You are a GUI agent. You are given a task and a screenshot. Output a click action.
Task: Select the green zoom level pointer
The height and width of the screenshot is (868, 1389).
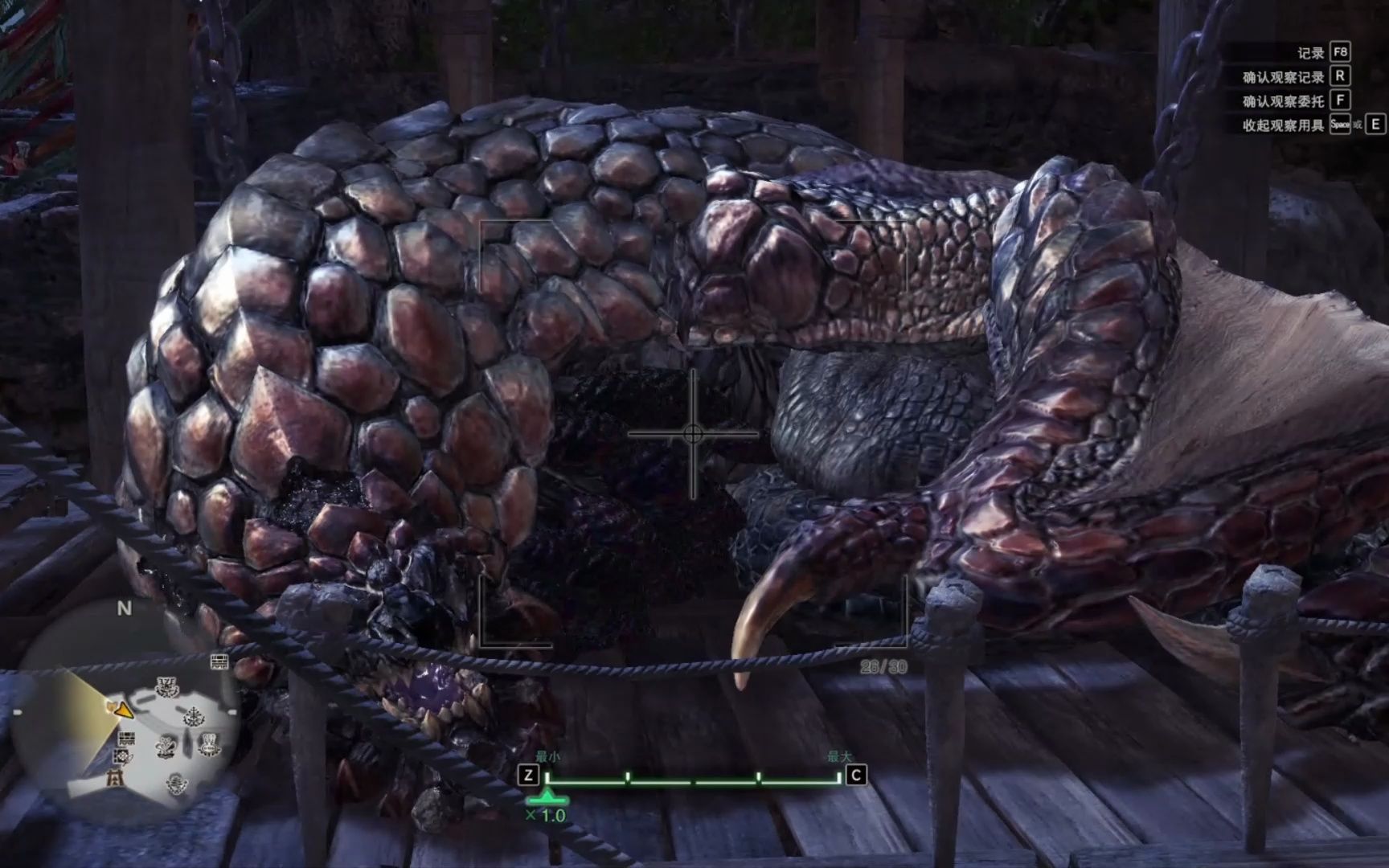pos(547,798)
